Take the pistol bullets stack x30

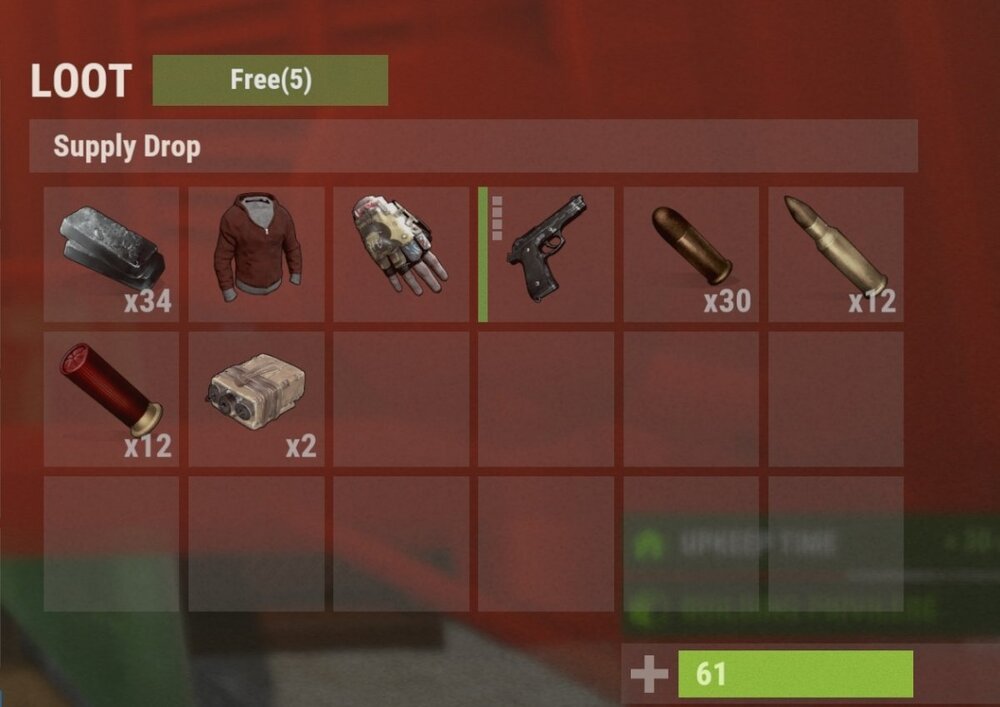[x=691, y=254]
